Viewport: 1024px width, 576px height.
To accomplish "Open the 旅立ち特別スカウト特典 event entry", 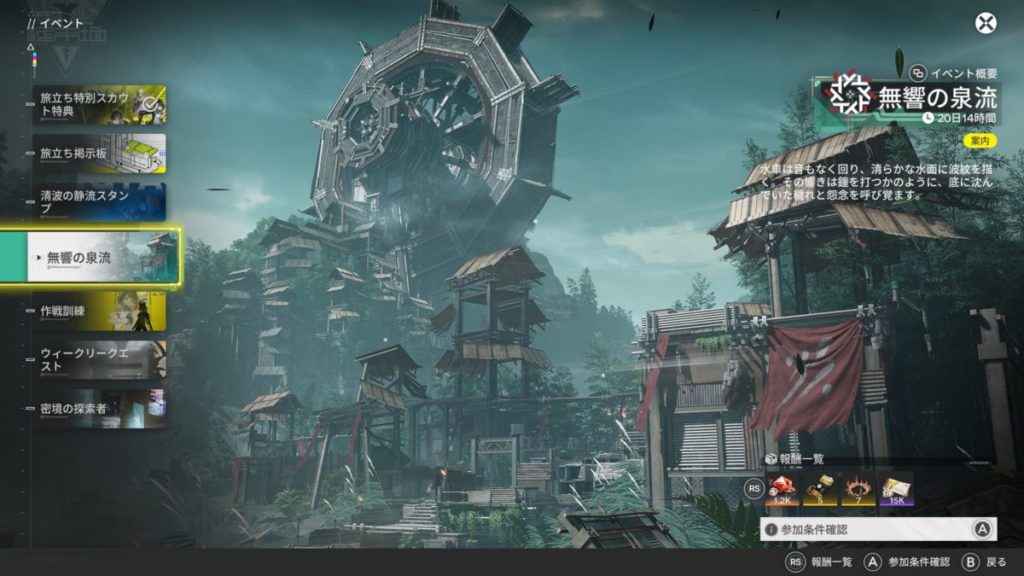I will click(x=99, y=104).
